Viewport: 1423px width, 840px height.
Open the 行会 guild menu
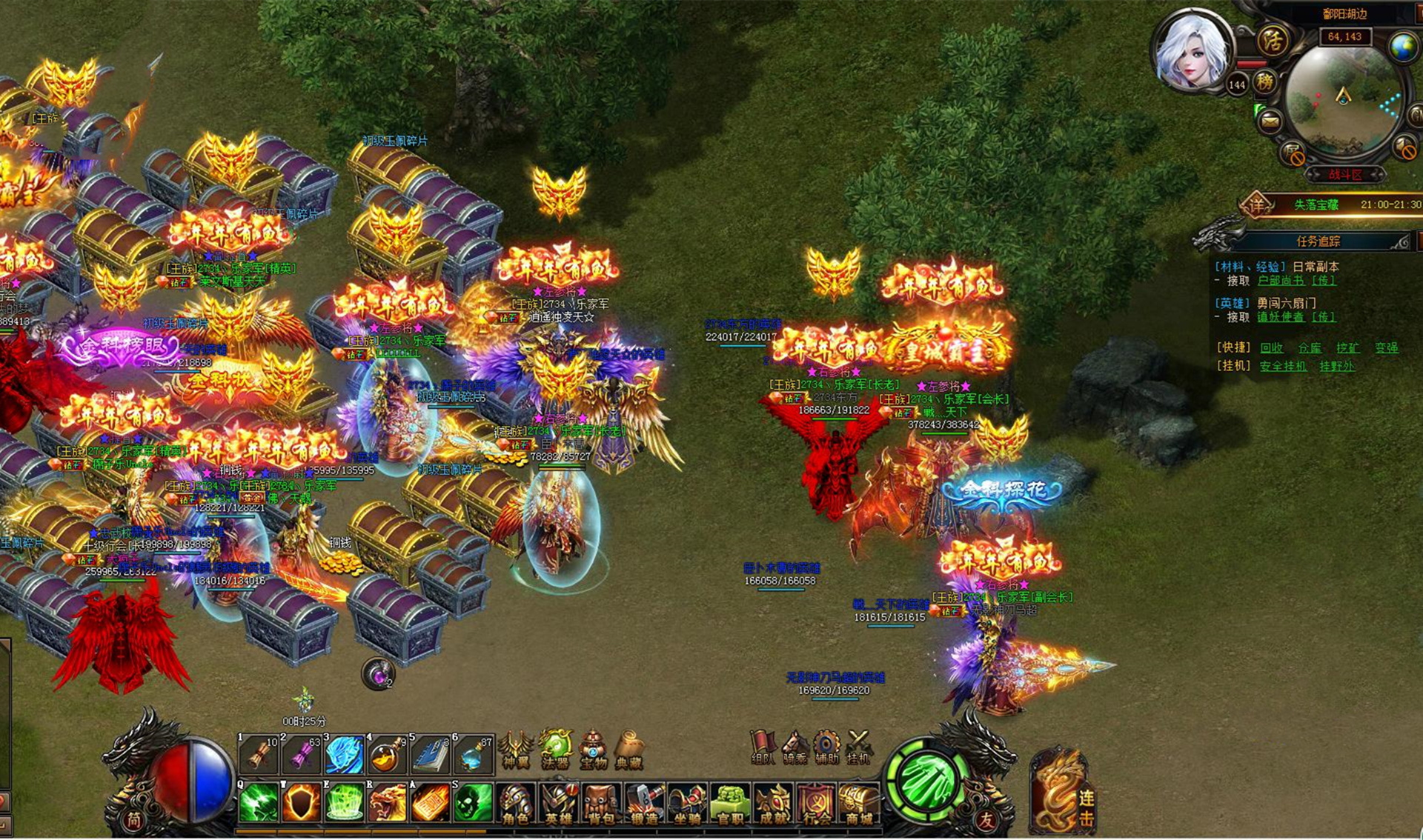point(817,805)
